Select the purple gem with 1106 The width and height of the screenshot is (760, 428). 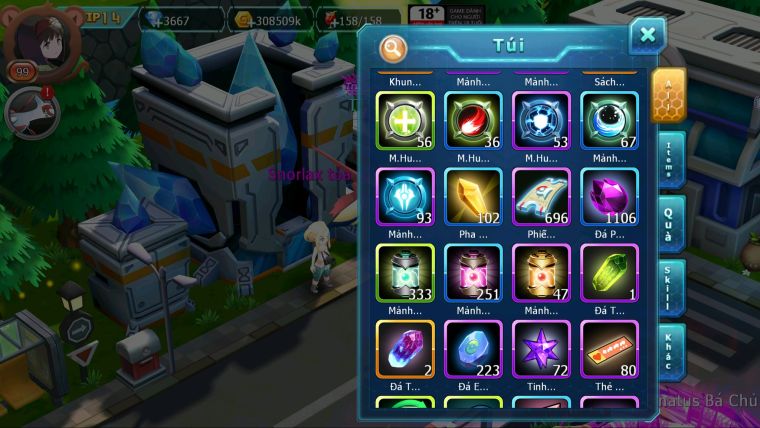tap(609, 196)
